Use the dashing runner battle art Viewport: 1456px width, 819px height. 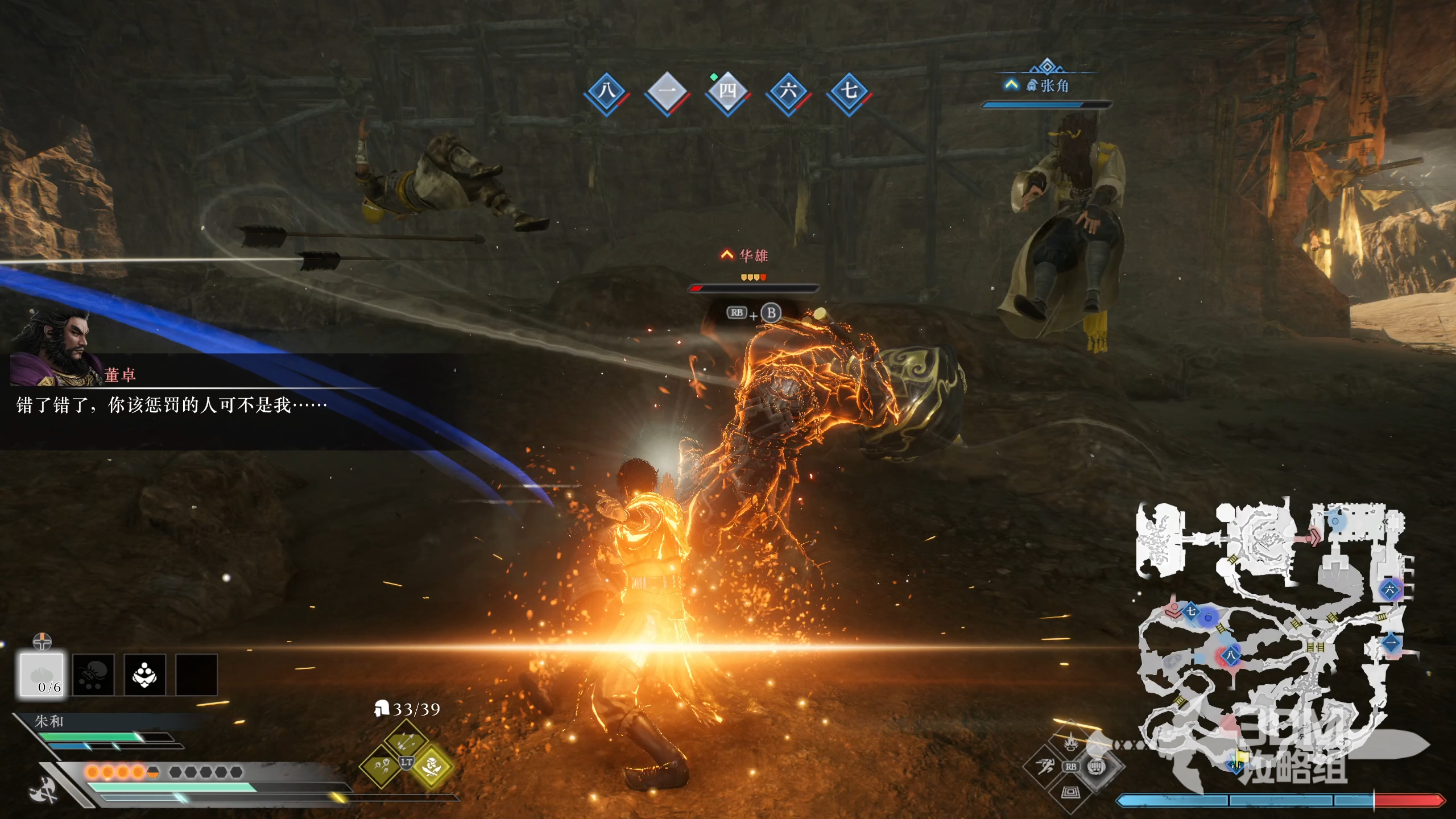coord(1045,767)
